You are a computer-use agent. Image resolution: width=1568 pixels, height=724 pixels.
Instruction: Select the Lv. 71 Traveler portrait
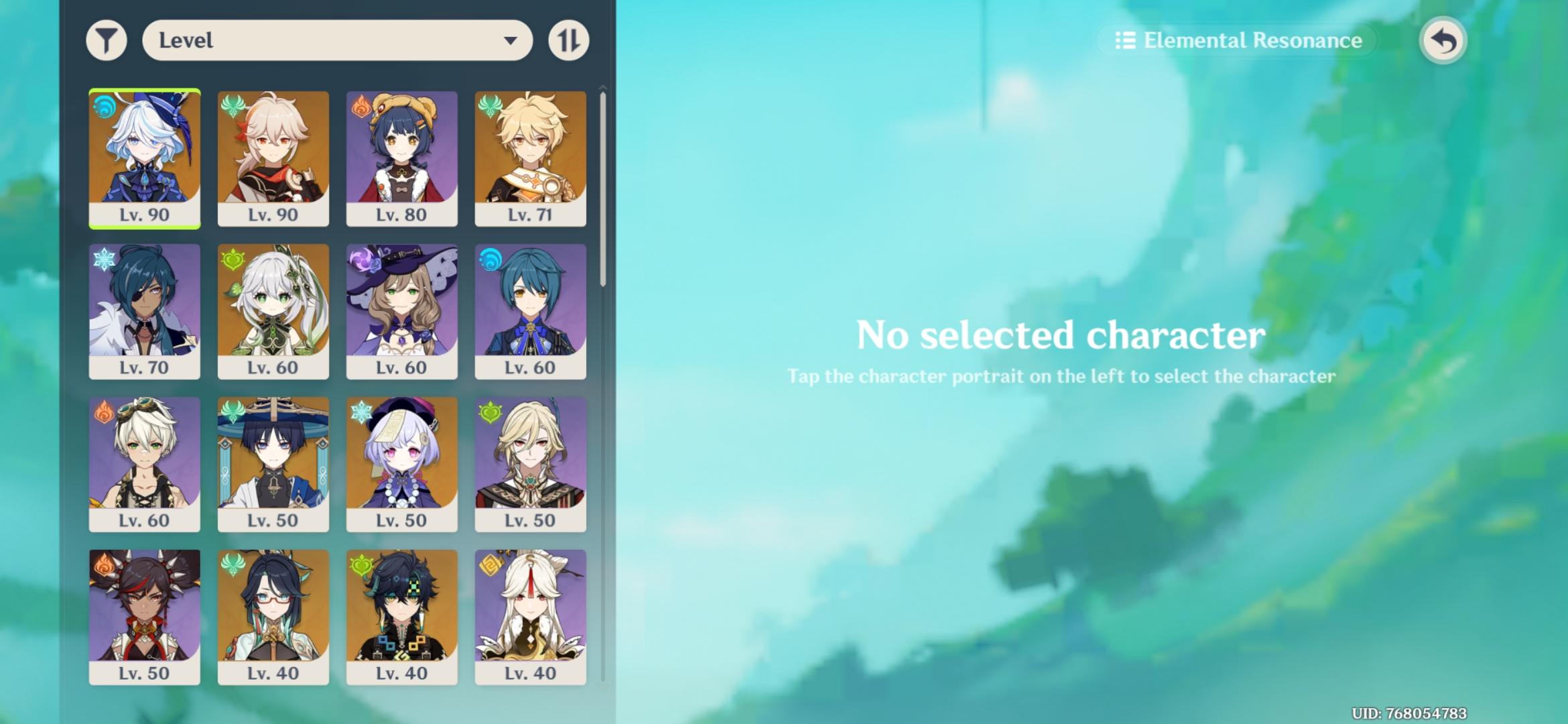[531, 154]
